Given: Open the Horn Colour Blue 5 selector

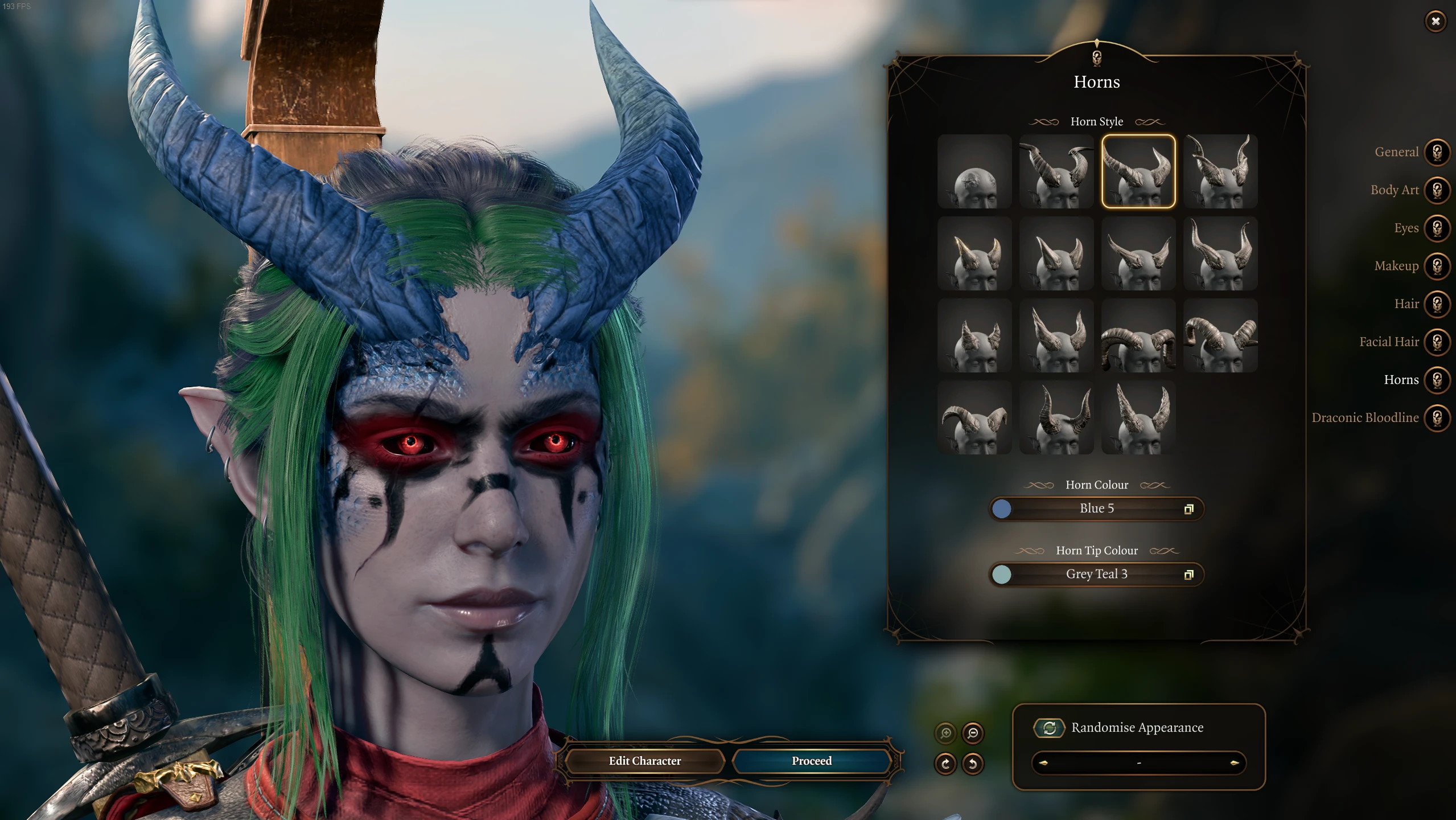Looking at the screenshot, I should [1096, 509].
